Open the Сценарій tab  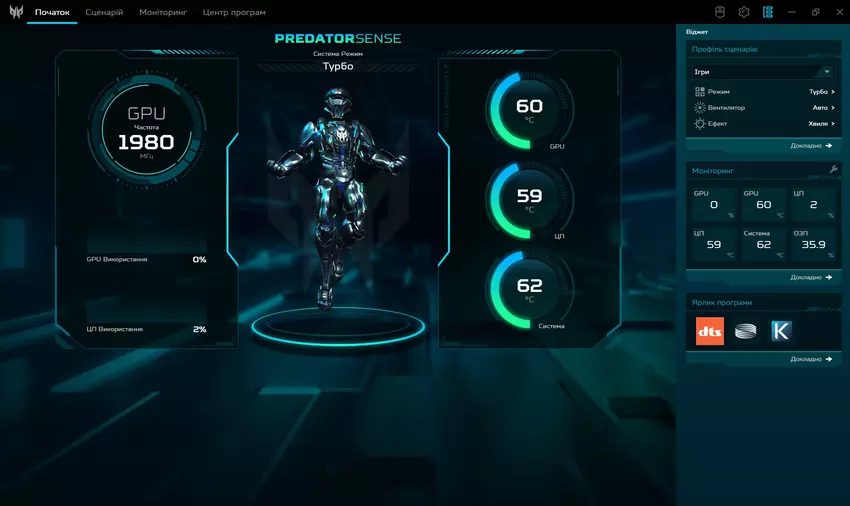105,13
